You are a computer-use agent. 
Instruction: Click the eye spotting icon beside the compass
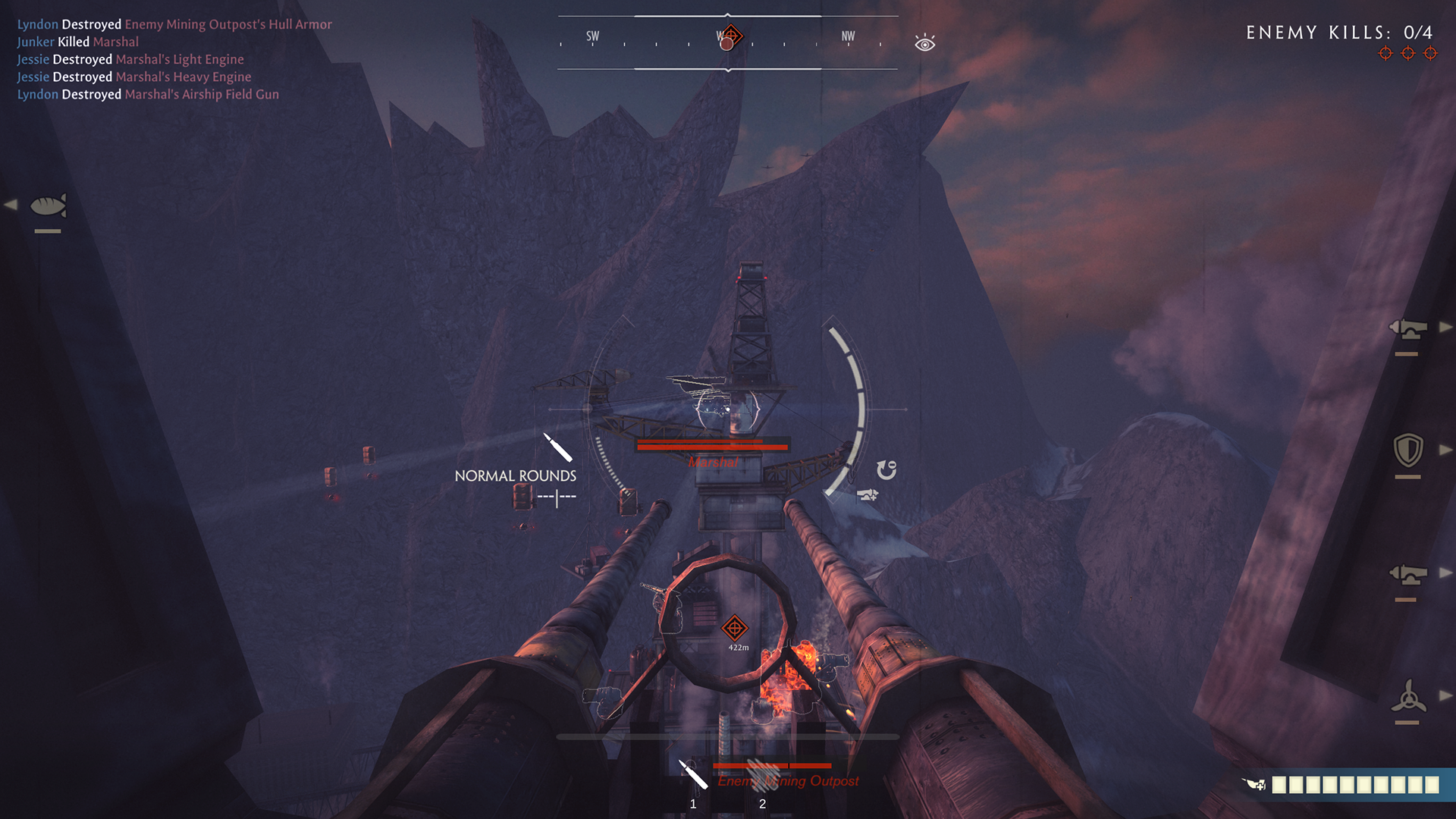point(924,43)
